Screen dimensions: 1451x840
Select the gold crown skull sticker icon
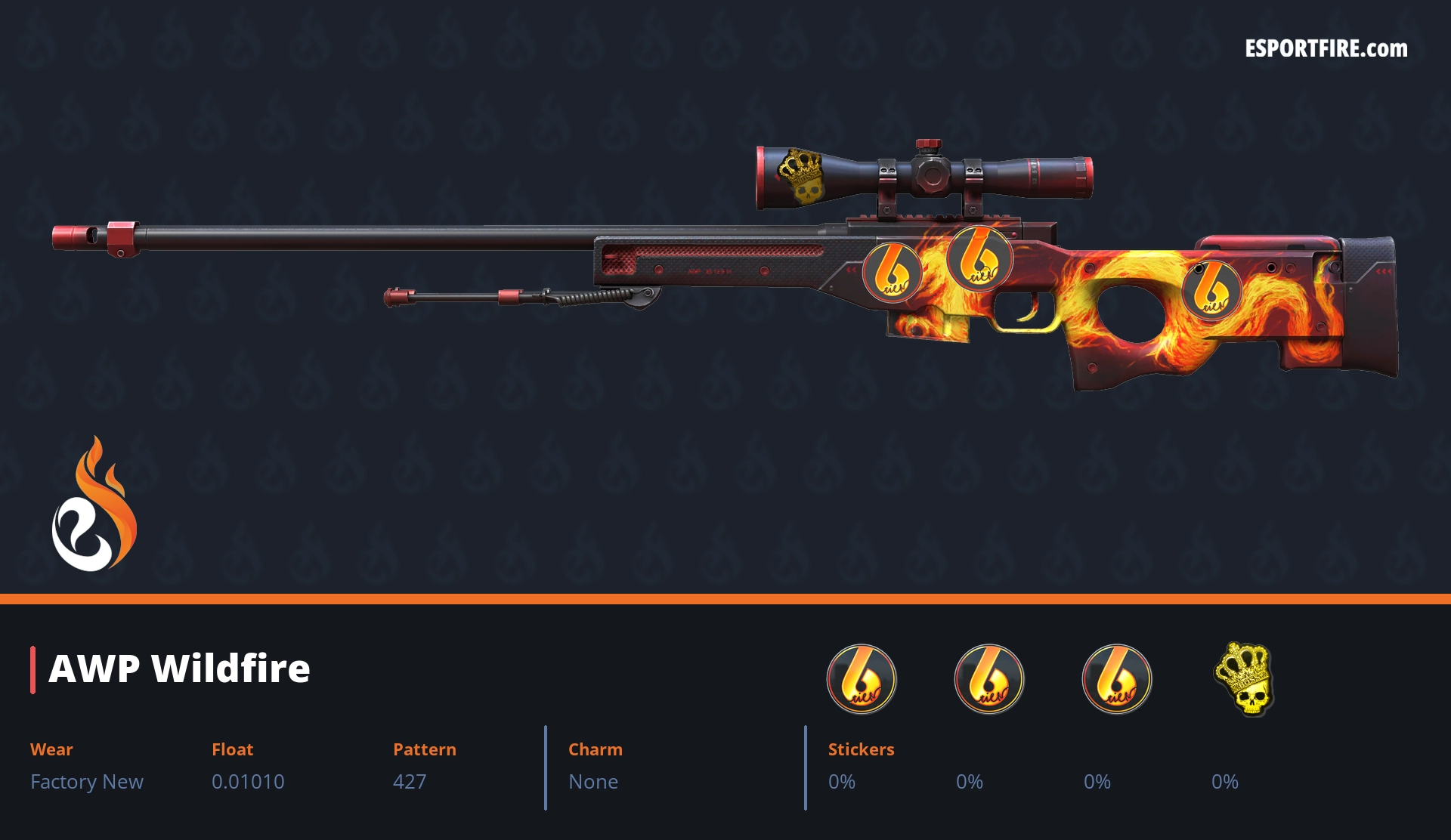(x=1244, y=678)
